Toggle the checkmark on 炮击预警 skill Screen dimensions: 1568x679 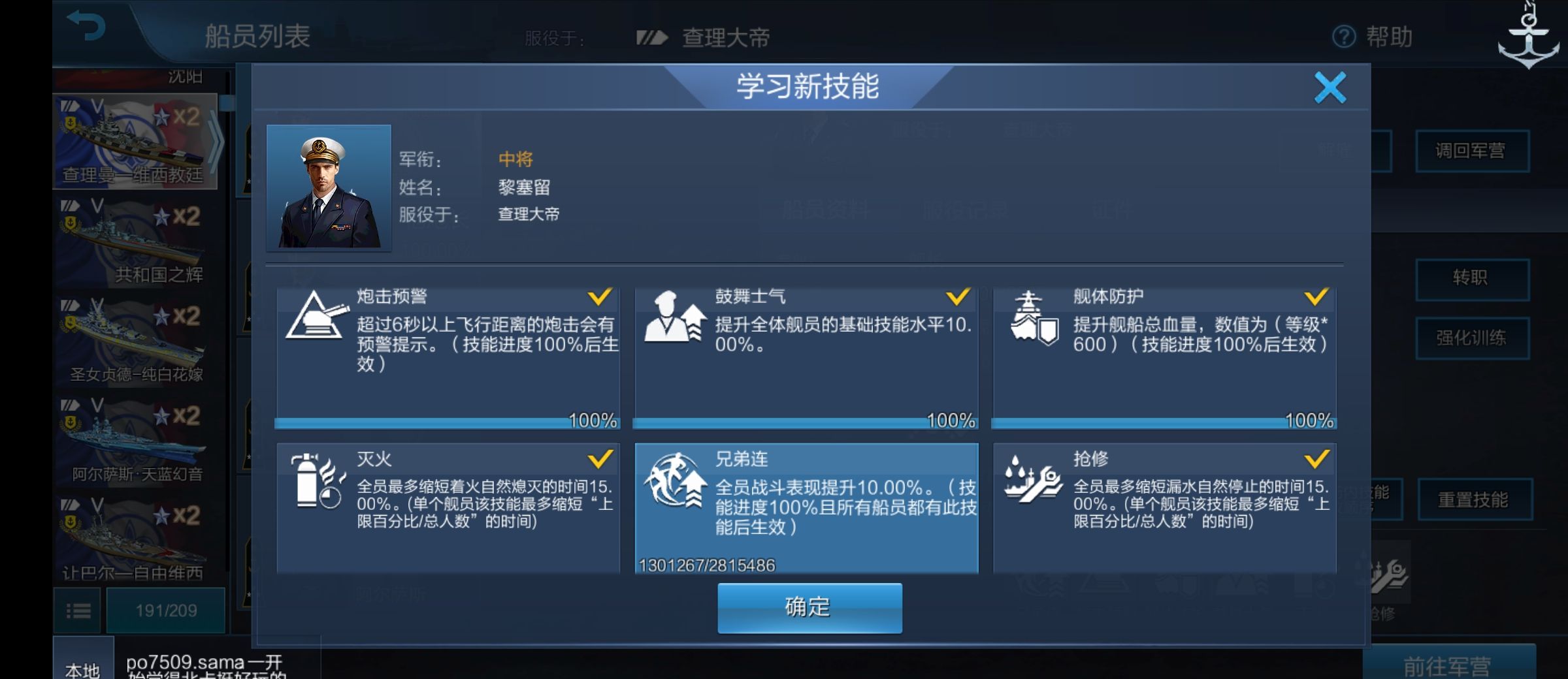(601, 297)
